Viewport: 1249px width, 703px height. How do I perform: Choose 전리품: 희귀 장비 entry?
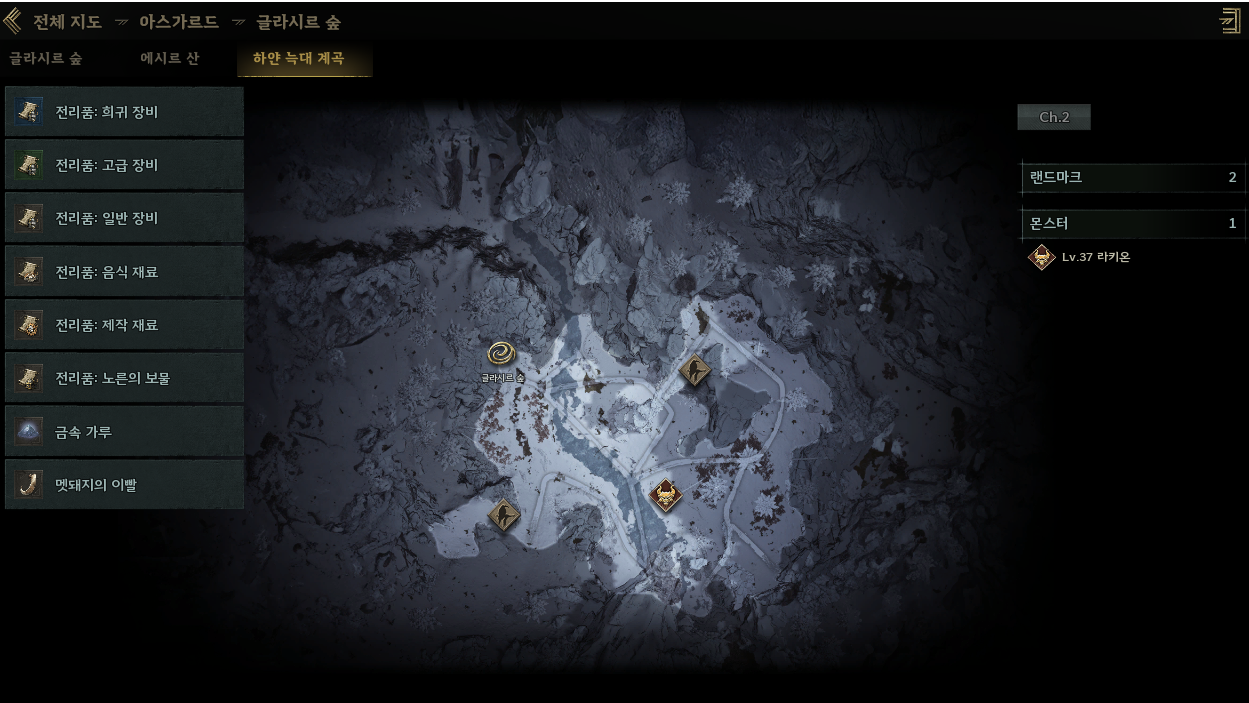click(x=125, y=112)
